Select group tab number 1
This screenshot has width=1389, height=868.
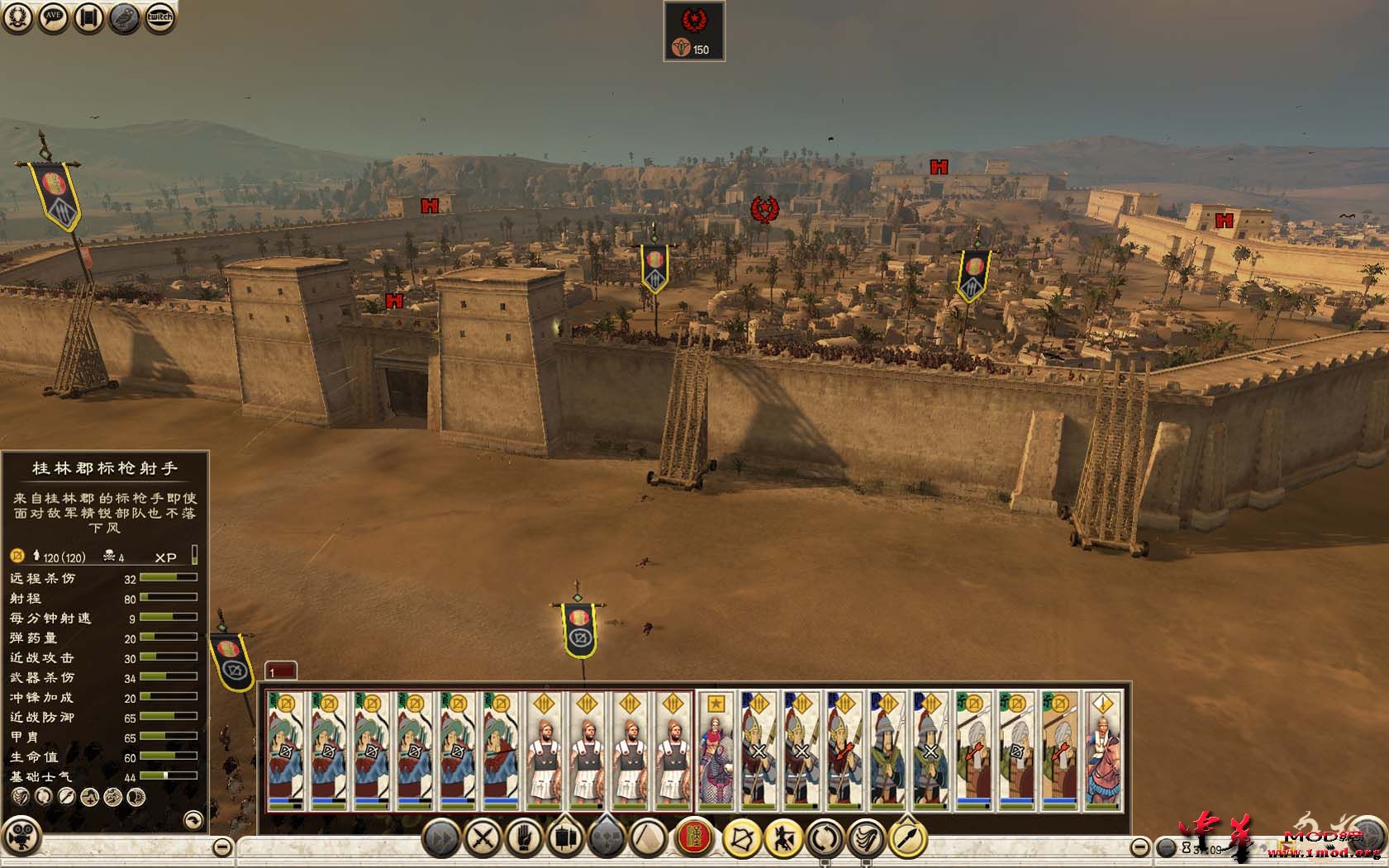[x=280, y=671]
